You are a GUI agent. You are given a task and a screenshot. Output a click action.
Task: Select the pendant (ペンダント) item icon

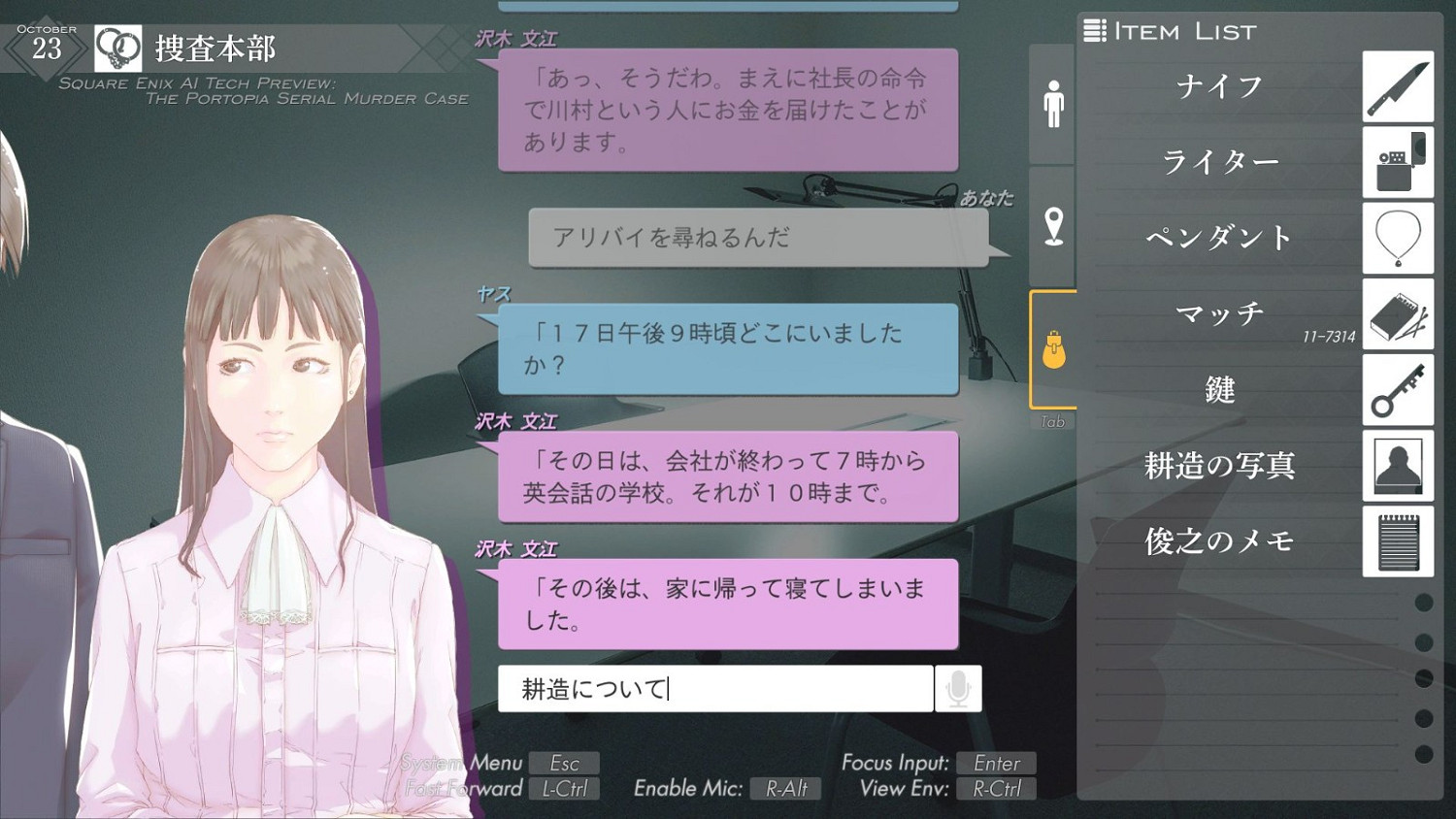coord(1398,238)
